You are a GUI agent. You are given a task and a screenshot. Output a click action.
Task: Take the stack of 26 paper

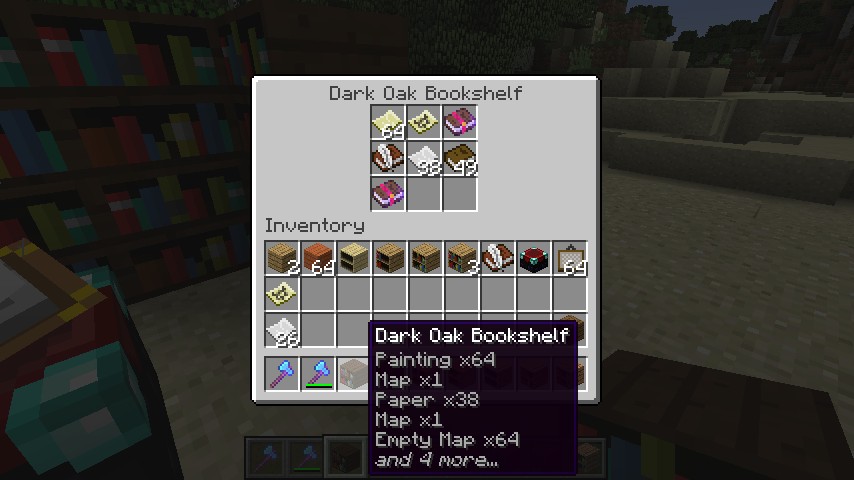pos(282,330)
